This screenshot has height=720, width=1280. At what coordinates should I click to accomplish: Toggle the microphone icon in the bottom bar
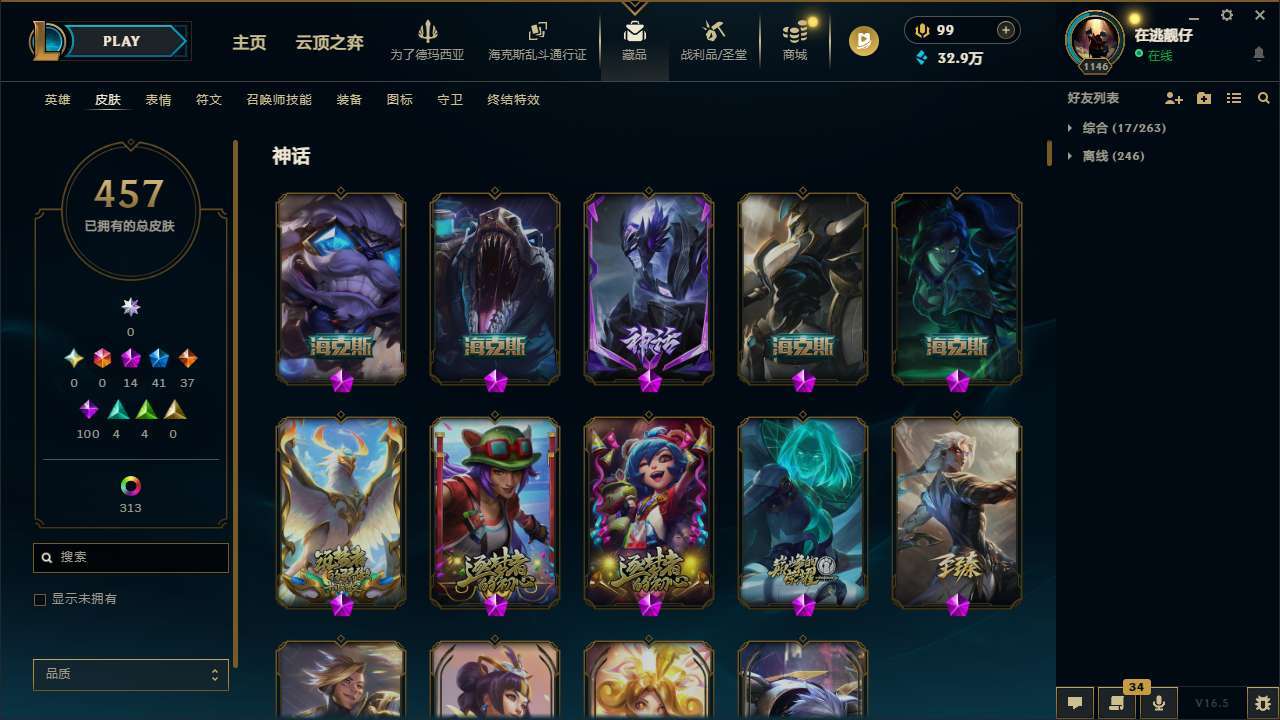click(1160, 702)
